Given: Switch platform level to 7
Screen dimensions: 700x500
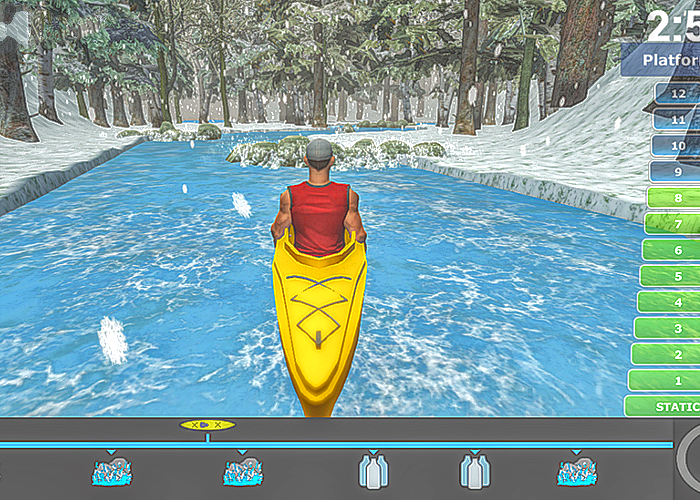Looking at the screenshot, I should click(x=673, y=224).
